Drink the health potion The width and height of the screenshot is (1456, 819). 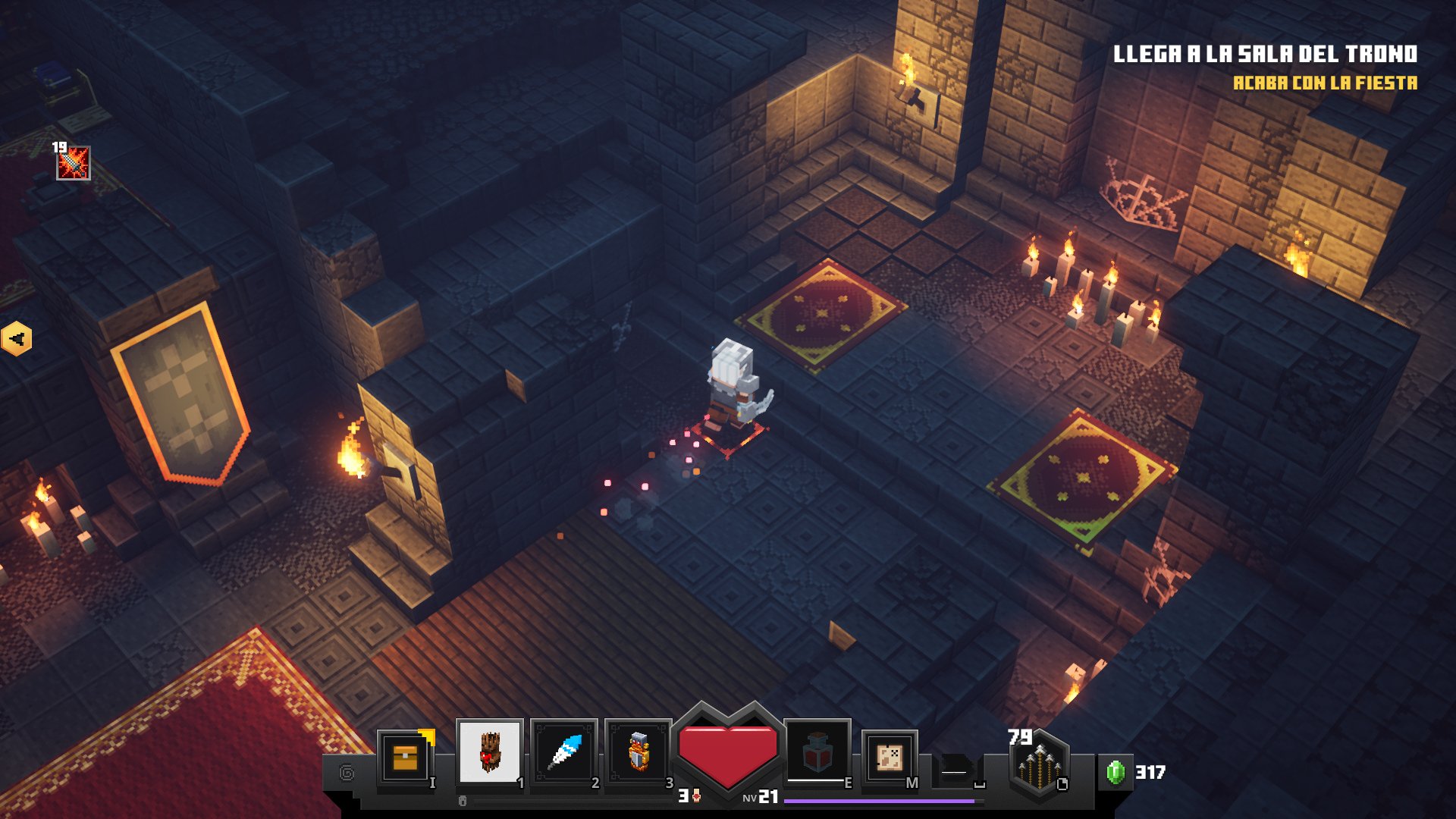pyautogui.click(x=817, y=751)
